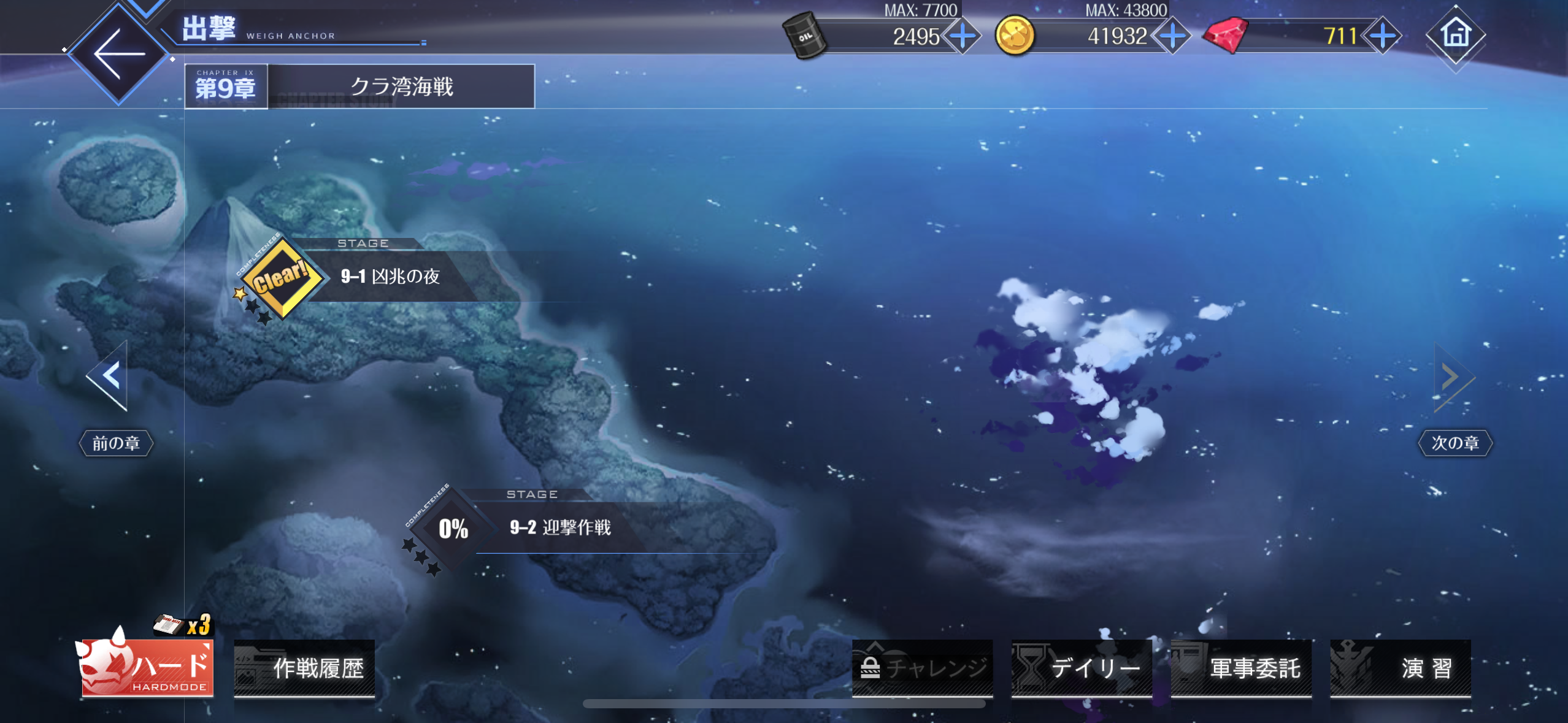Go back with the arrow button
Viewport: 1568px width, 723px height.
point(119,54)
